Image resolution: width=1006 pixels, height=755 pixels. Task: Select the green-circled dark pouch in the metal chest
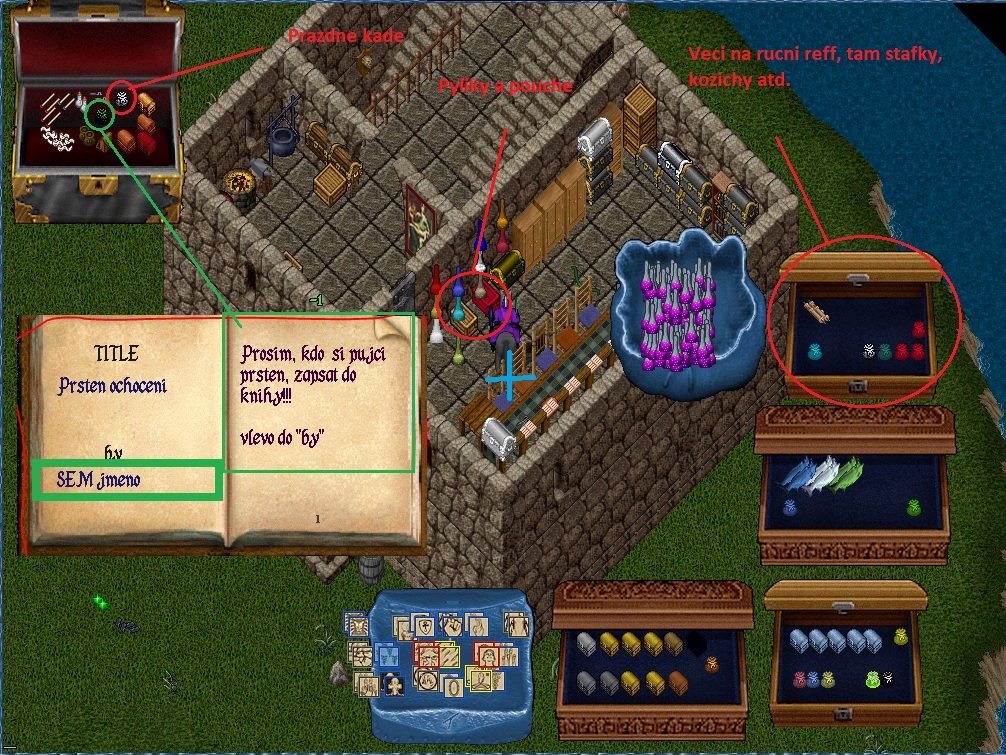[x=100, y=115]
